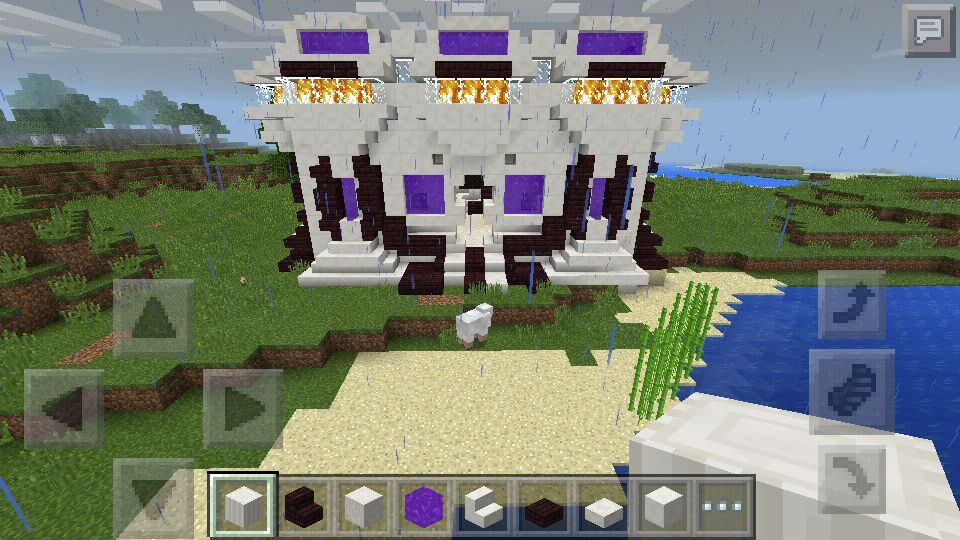Screen dimensions: 960x540
Task: Select the purple portal block slot
Action: [424, 505]
